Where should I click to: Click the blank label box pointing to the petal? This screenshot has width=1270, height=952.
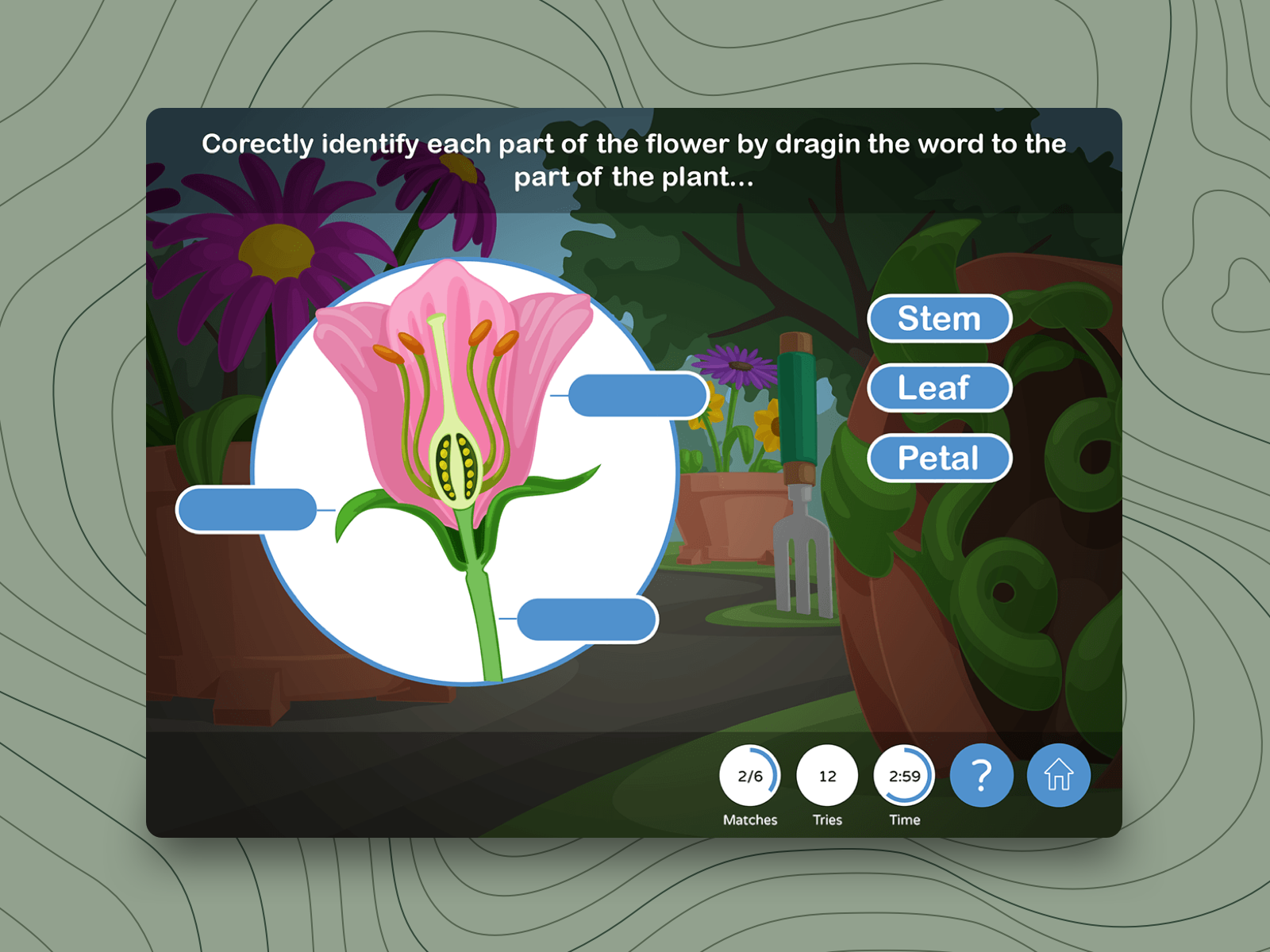pyautogui.click(x=637, y=395)
